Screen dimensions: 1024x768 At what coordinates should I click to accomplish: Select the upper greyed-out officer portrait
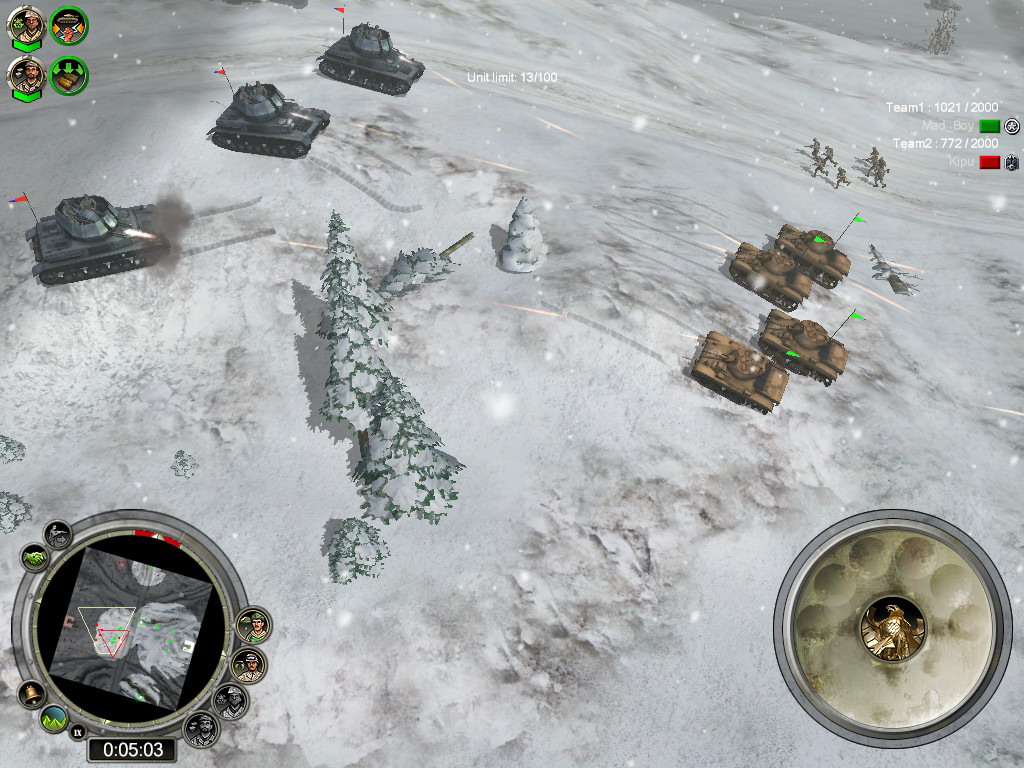[232, 700]
